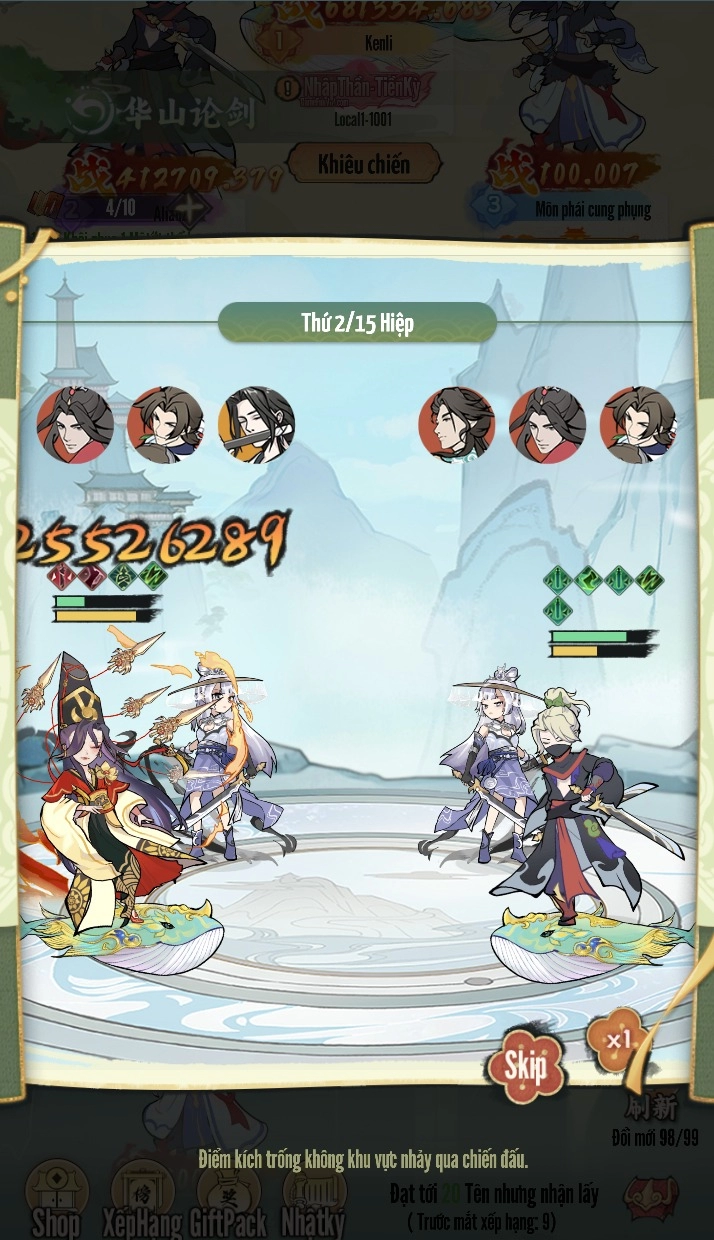Viewport: 714px width, 1240px height.
Task: Toggle the x1 battle speed button
Action: tap(618, 1040)
